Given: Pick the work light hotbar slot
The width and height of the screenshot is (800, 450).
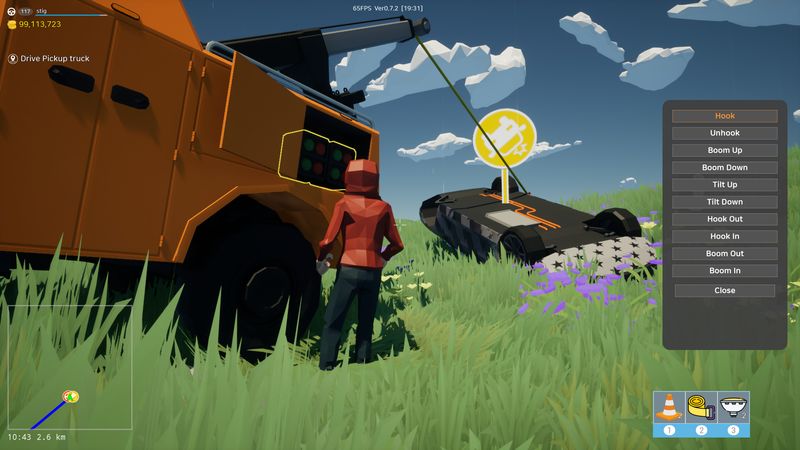Looking at the screenshot, I should pos(733,408).
